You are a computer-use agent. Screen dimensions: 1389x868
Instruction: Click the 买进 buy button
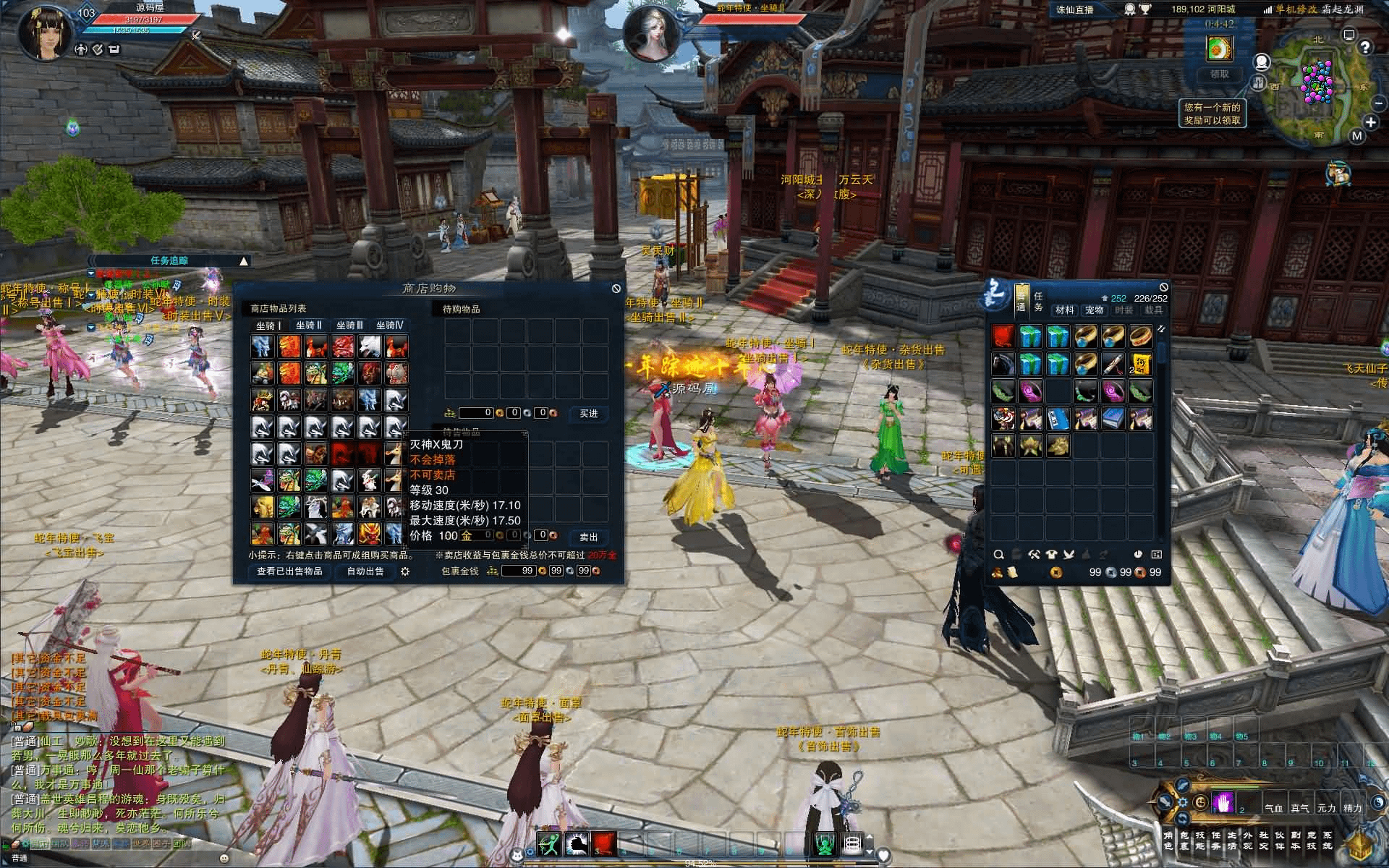(589, 413)
